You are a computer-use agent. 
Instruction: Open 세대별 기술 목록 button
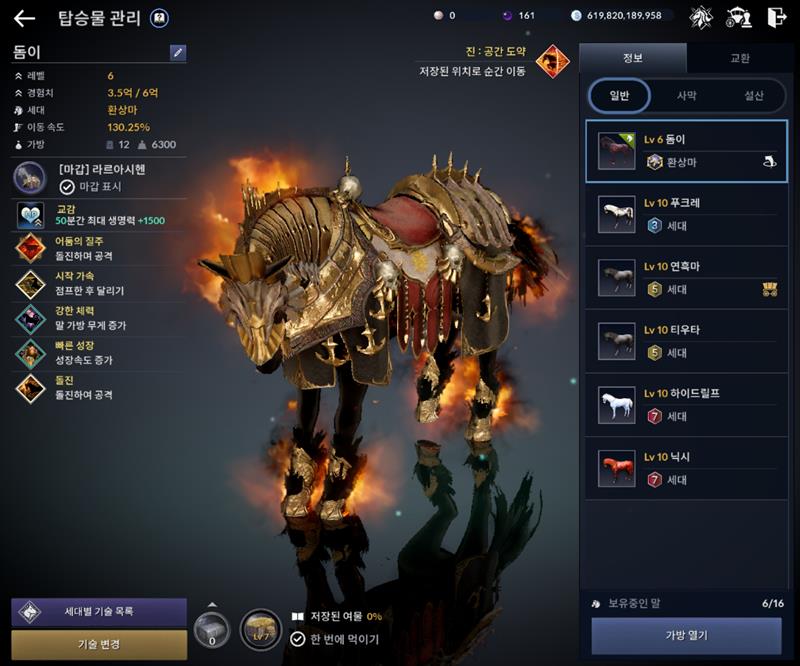coord(99,611)
